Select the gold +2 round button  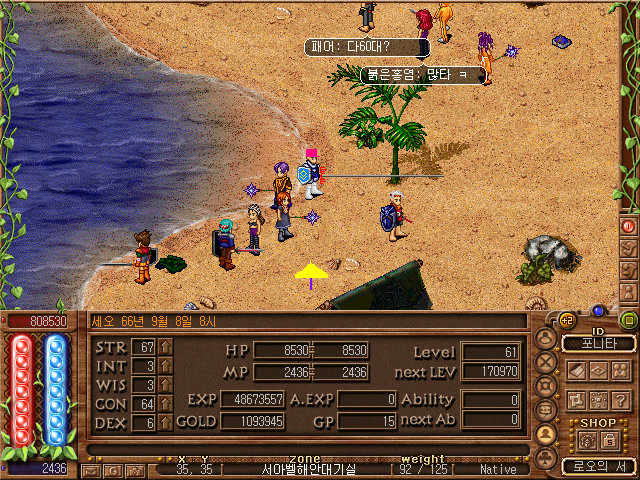(x=567, y=321)
